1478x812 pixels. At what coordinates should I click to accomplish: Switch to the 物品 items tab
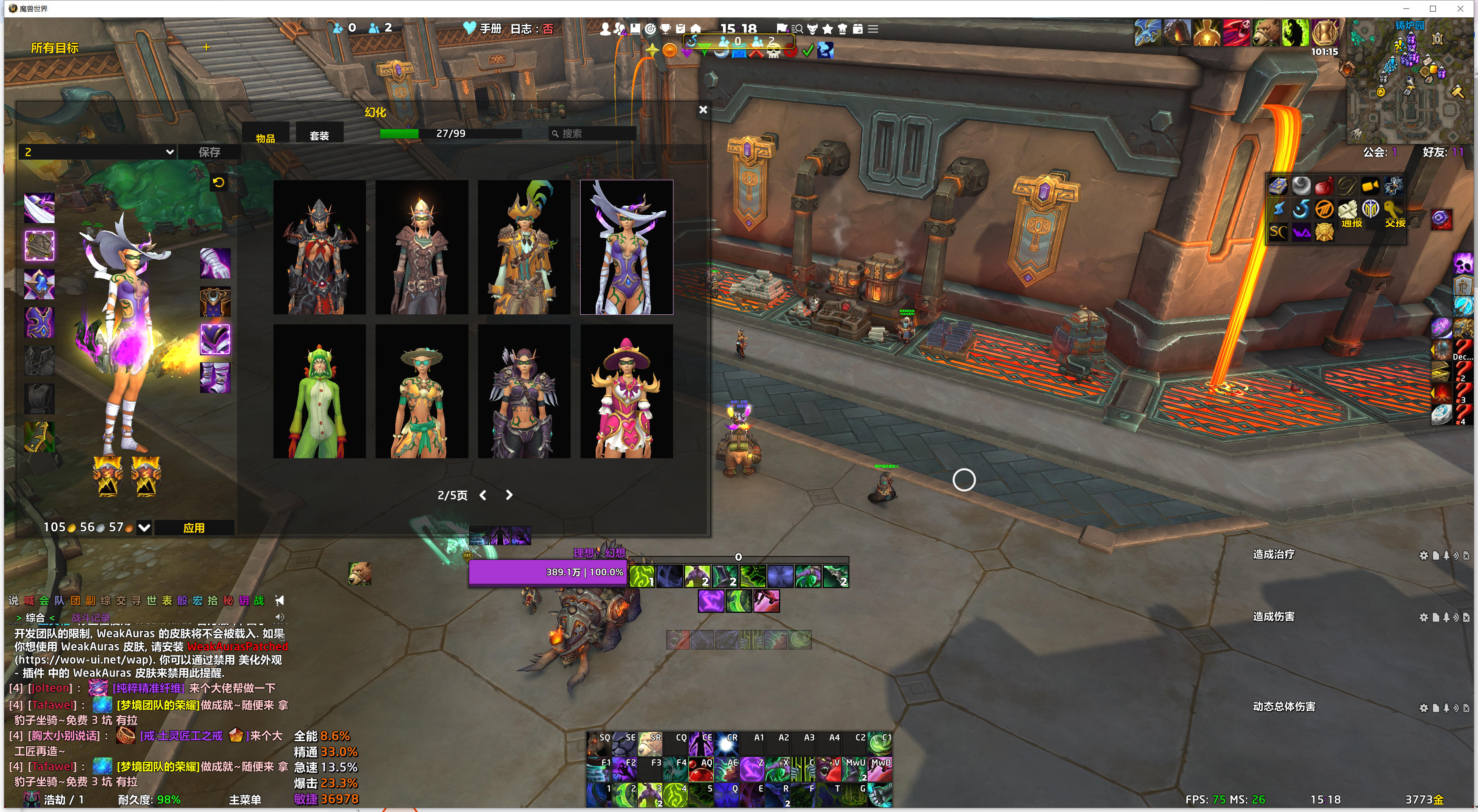tap(265, 138)
